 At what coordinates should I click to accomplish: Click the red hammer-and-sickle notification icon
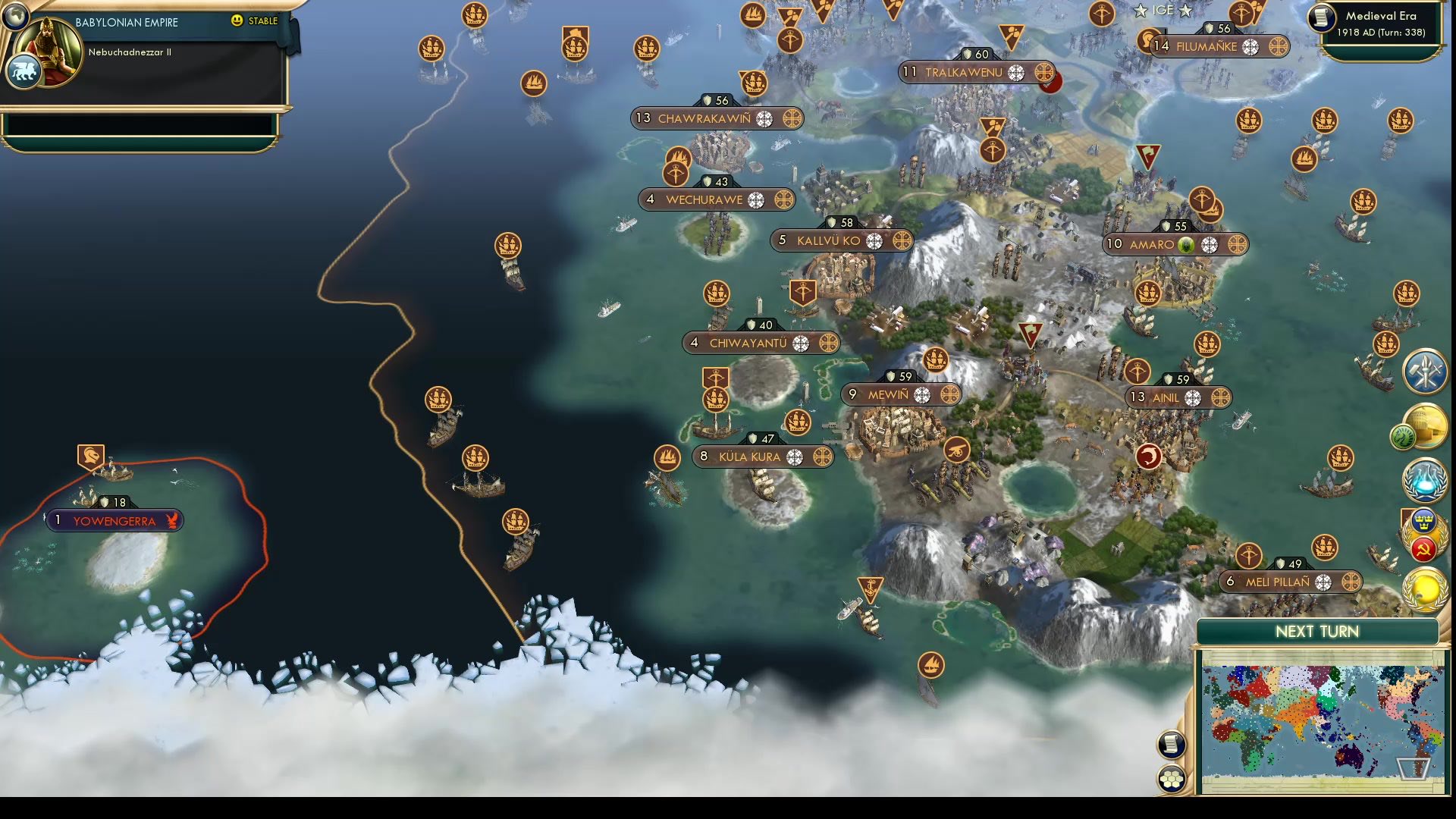point(1424,548)
